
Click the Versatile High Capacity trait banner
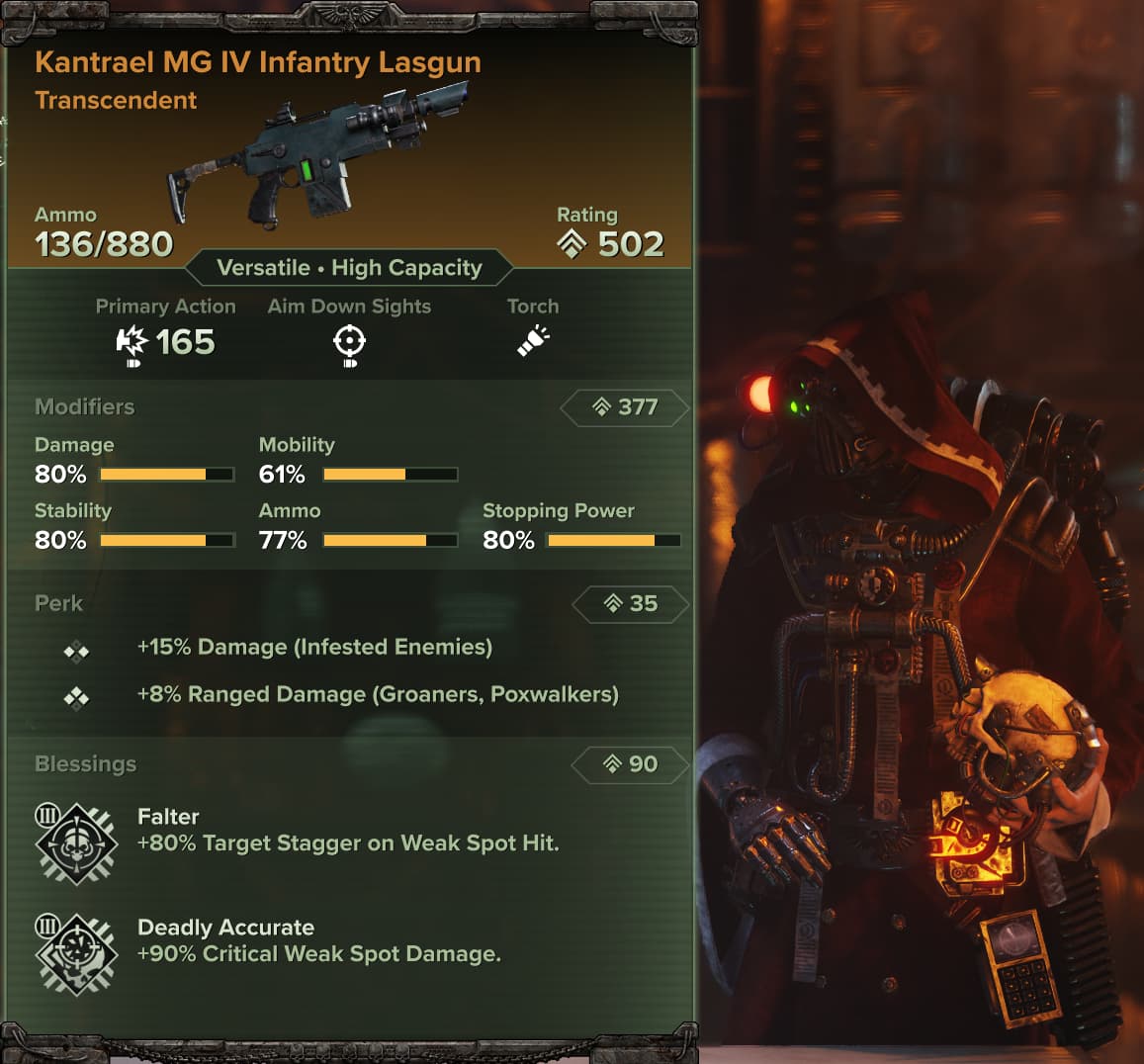pyautogui.click(x=349, y=268)
